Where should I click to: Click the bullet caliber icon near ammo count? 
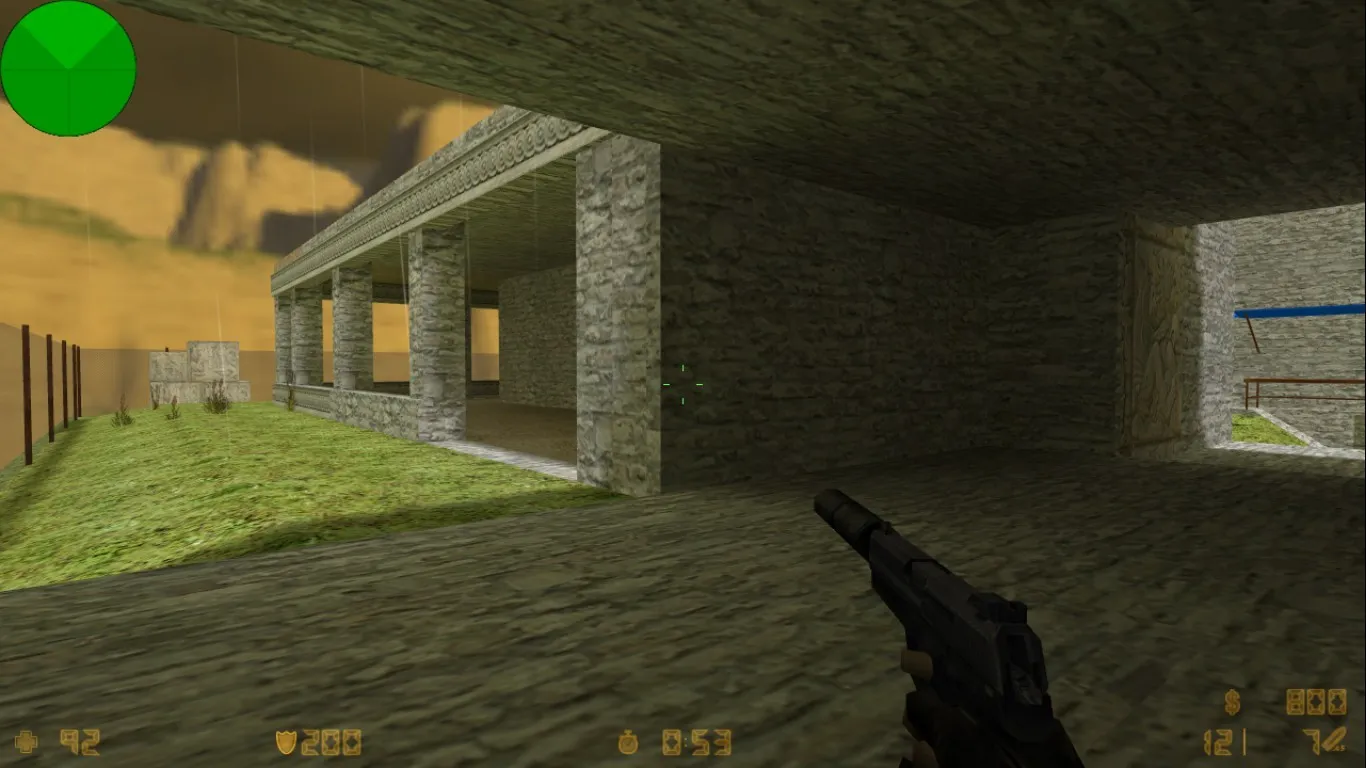tap(1333, 740)
